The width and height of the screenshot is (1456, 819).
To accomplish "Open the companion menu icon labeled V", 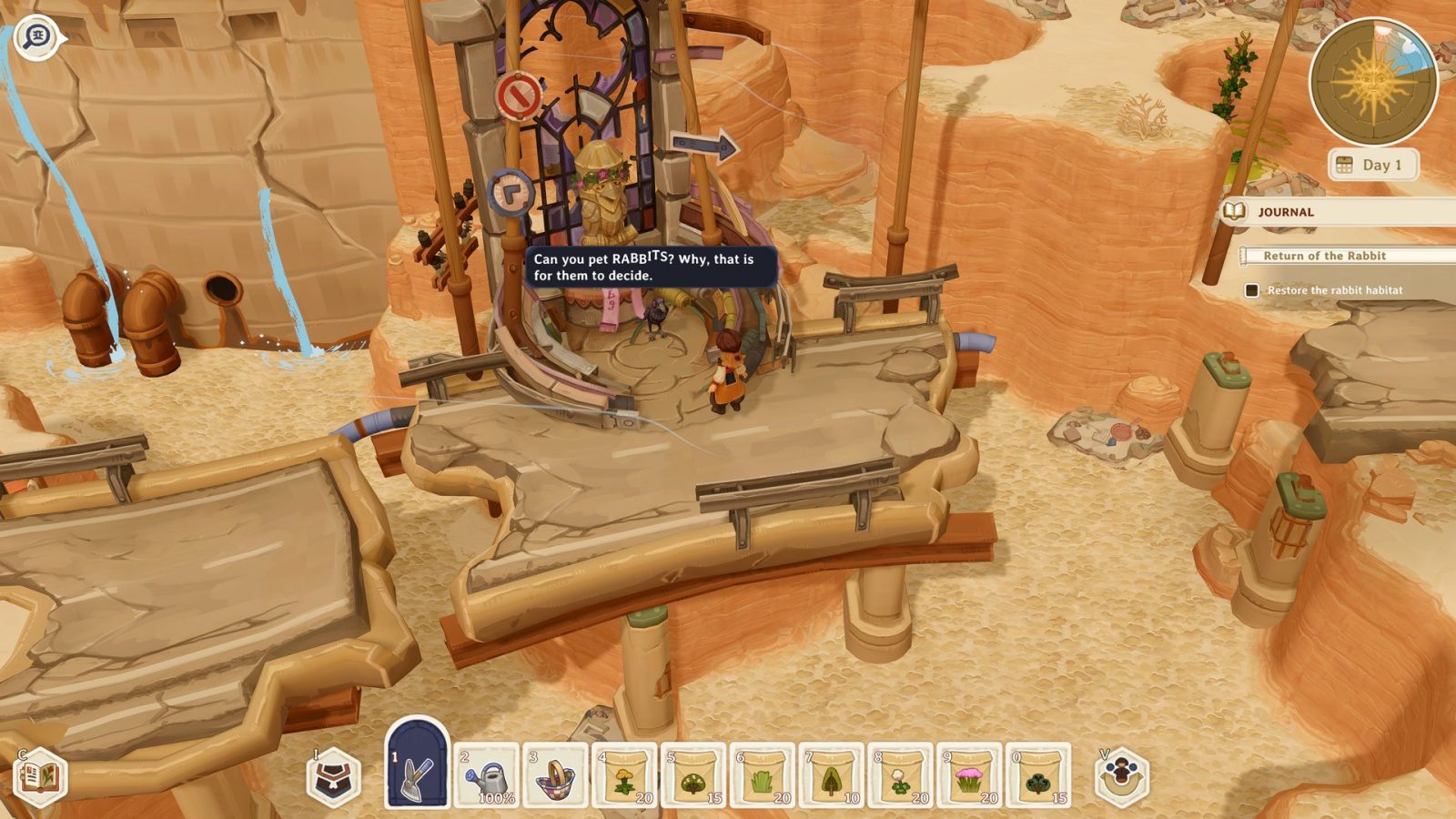I will (1121, 778).
